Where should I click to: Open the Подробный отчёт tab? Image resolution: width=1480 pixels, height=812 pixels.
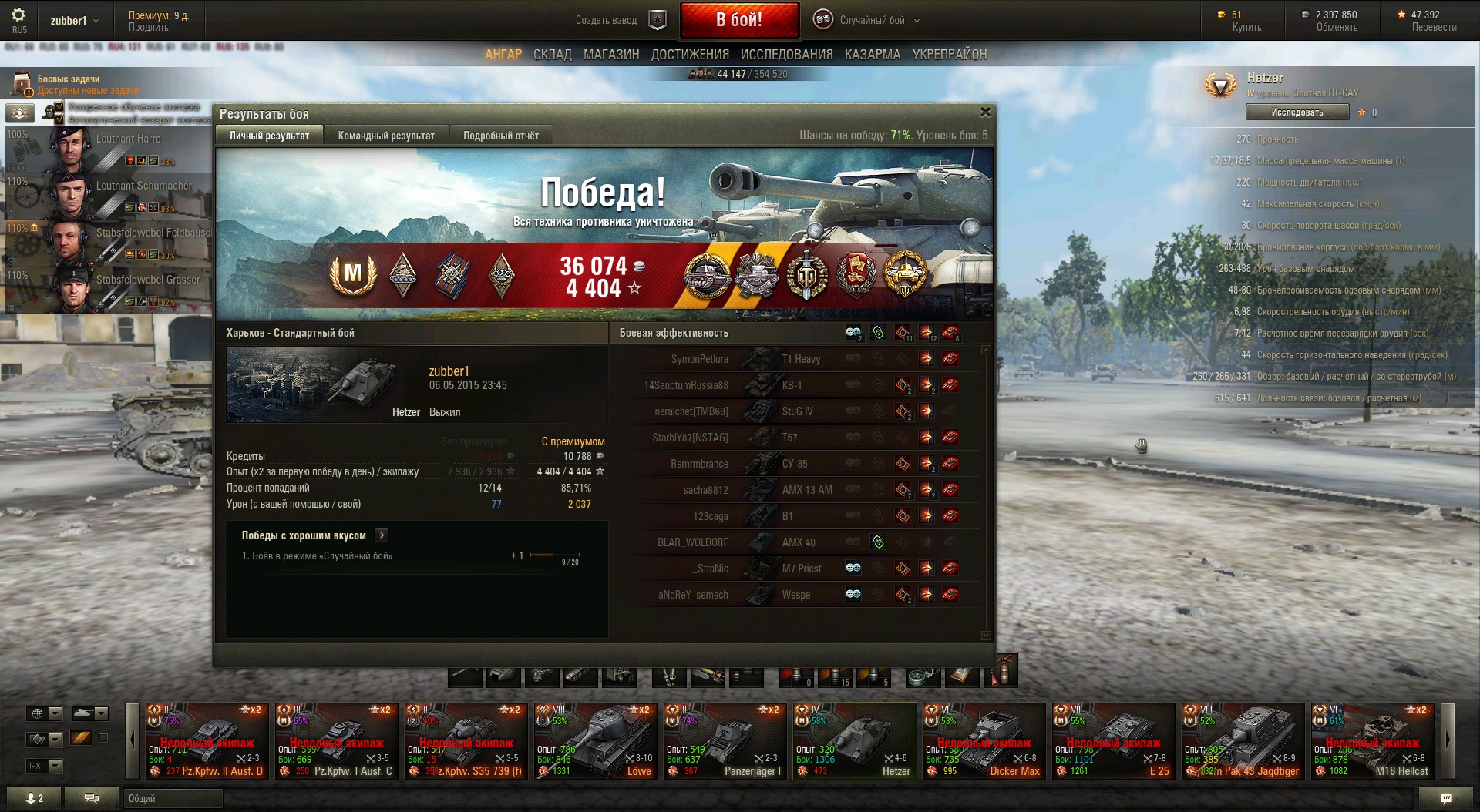click(x=501, y=136)
